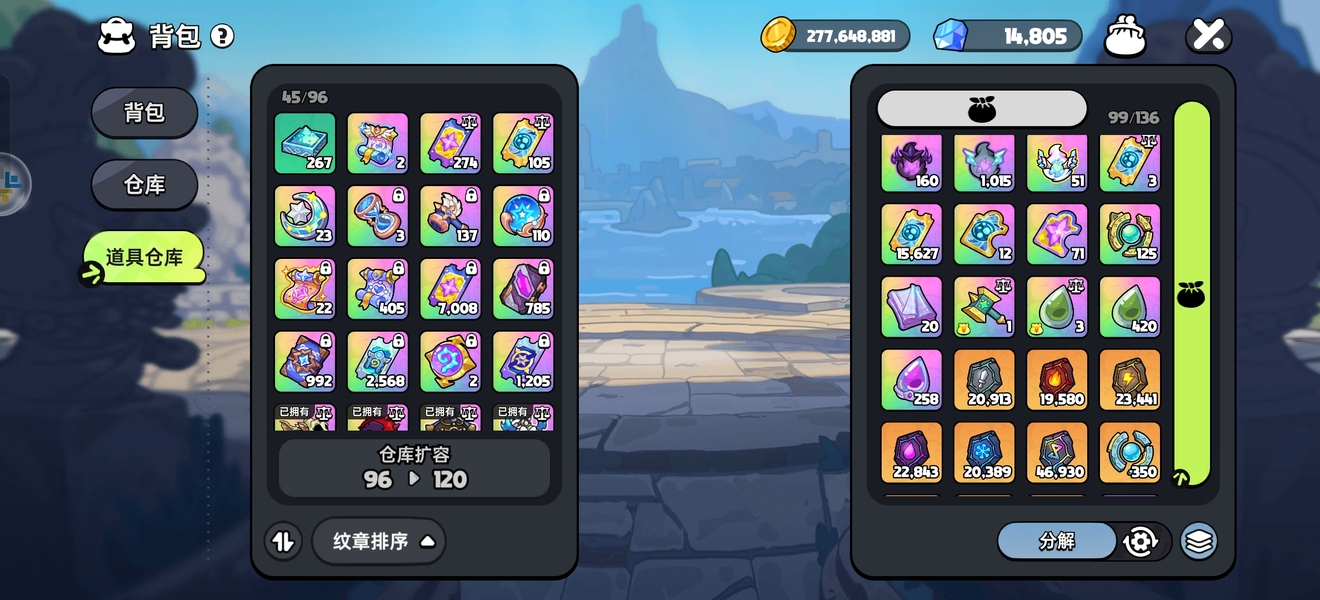Viewport: 1320px width, 600px height.
Task: Choose the purple droplet with count 258
Action: pos(911,380)
